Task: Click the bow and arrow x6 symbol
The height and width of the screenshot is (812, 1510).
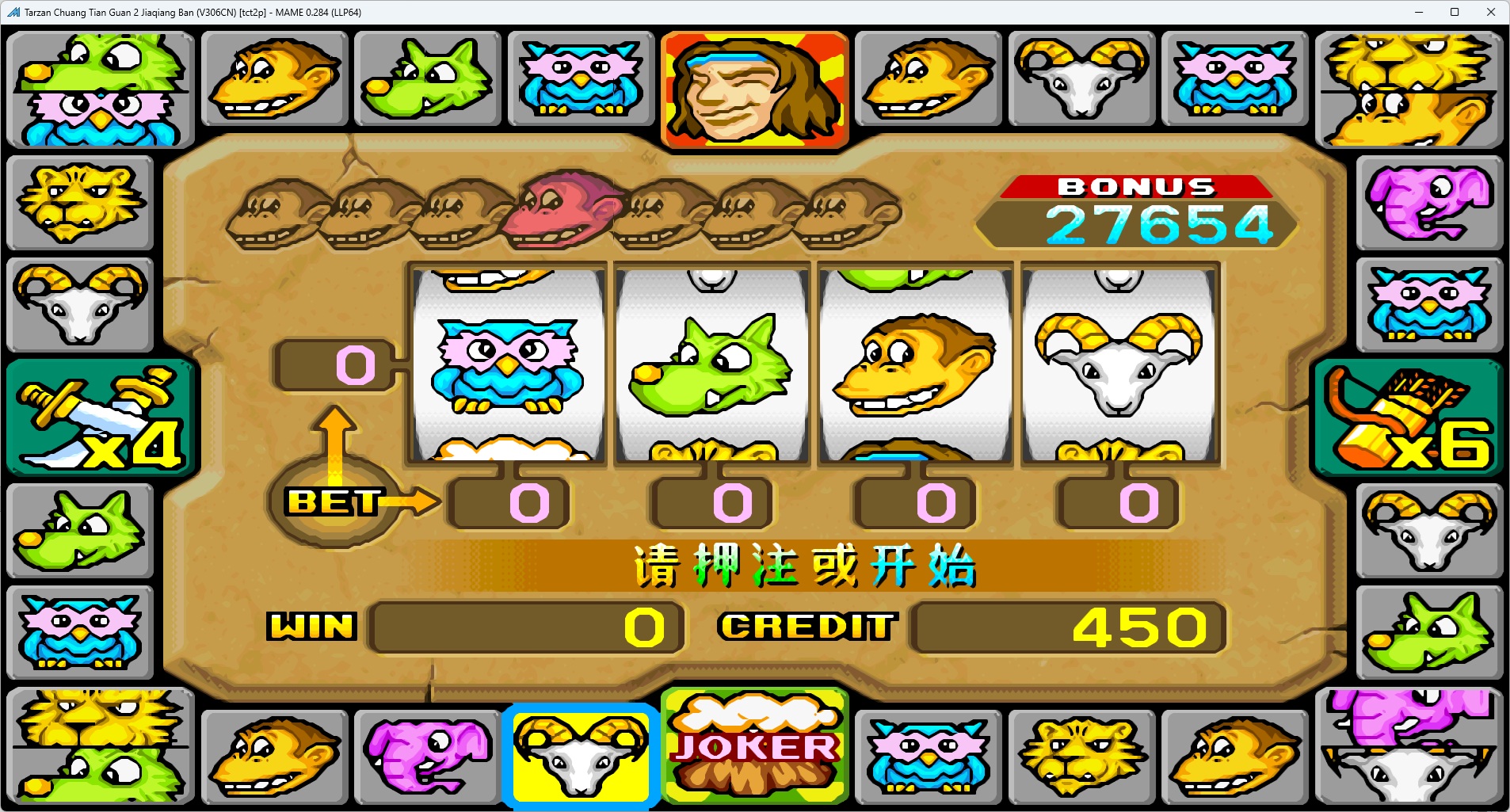Action: [1410, 417]
